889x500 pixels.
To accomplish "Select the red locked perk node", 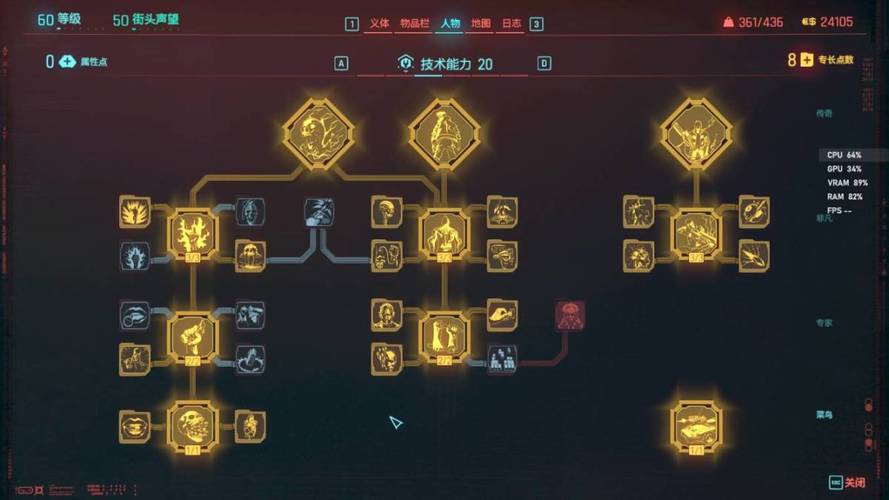I will click(570, 315).
